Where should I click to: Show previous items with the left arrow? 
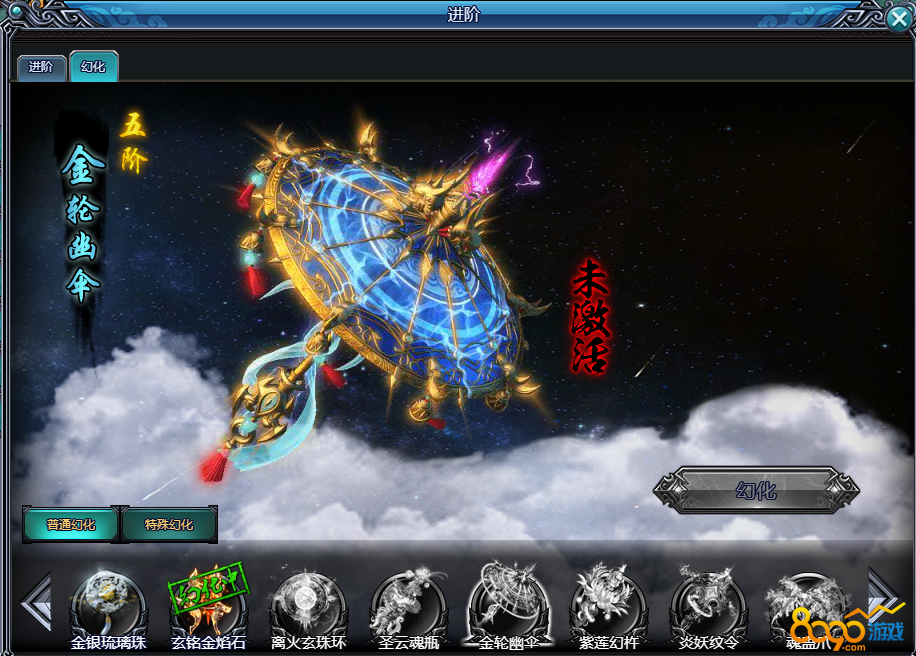(36, 602)
